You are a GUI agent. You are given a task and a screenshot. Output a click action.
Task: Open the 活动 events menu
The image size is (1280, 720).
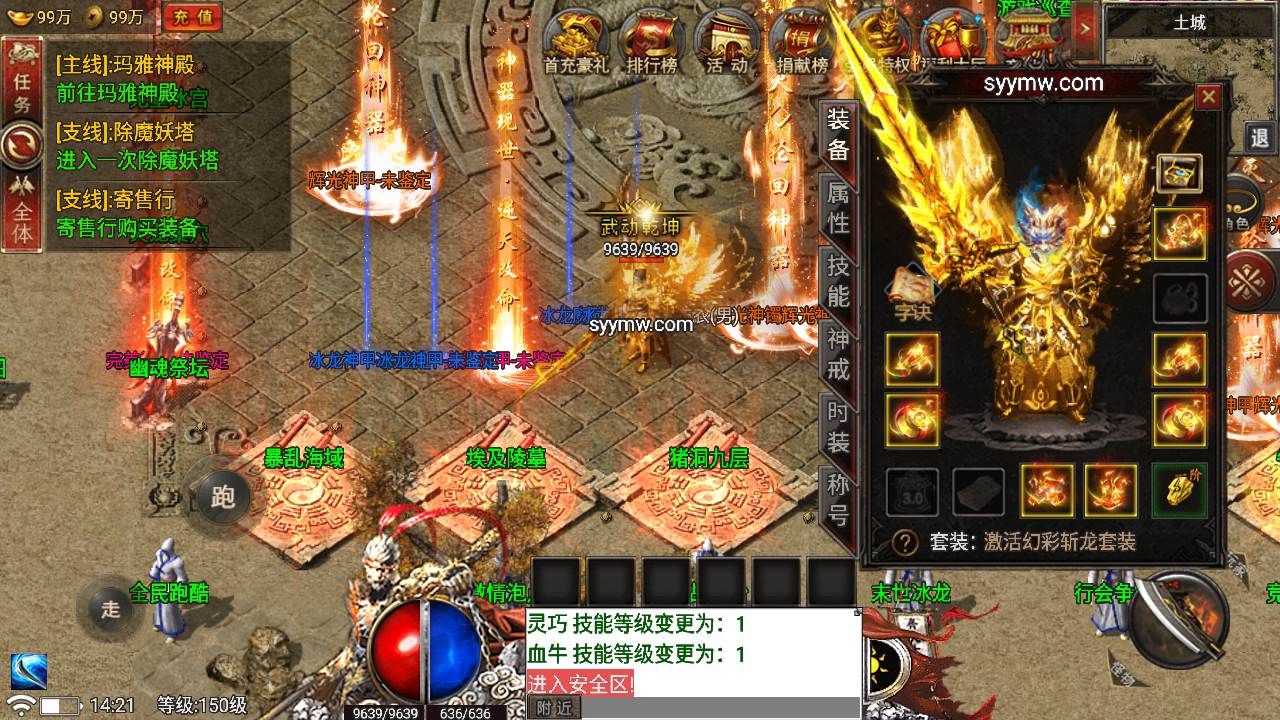point(726,43)
